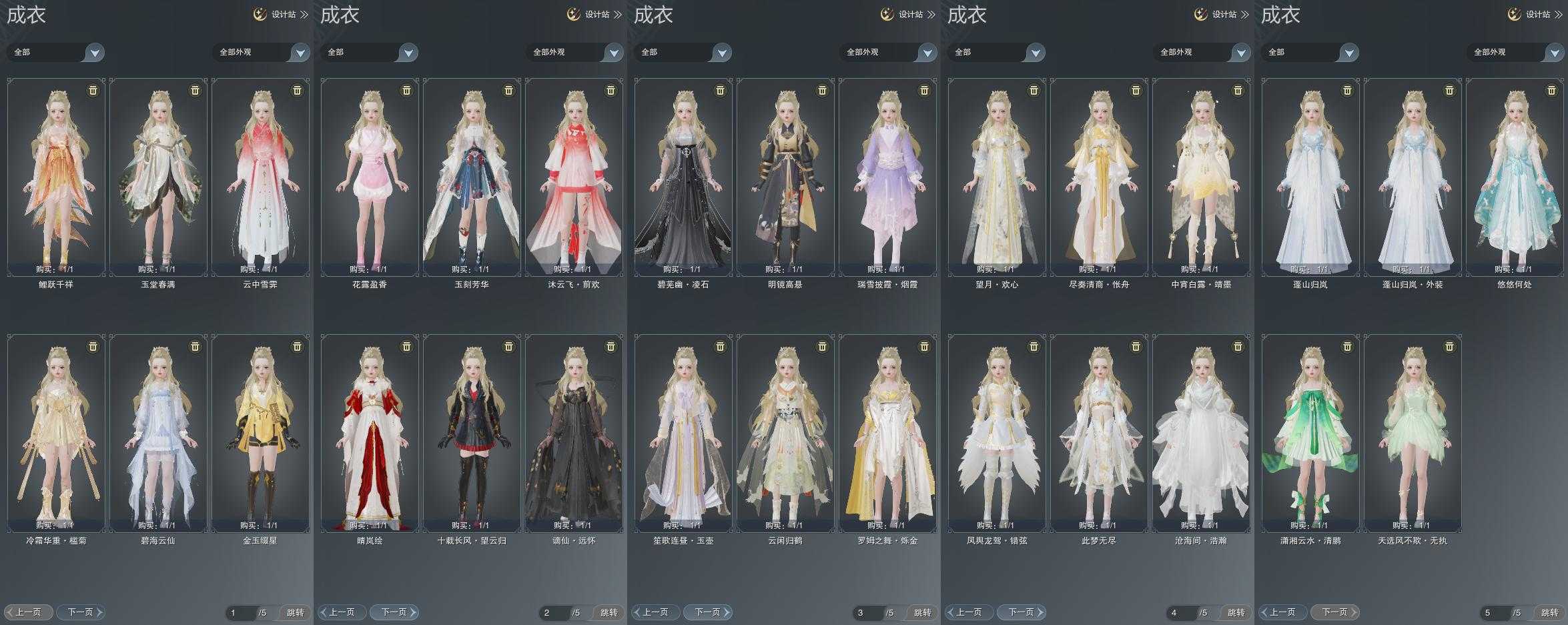This screenshot has height=625, width=1568.
Task: Remove the 蓬山归岚·外装 outfit with trash icon
Action: 1449,91
